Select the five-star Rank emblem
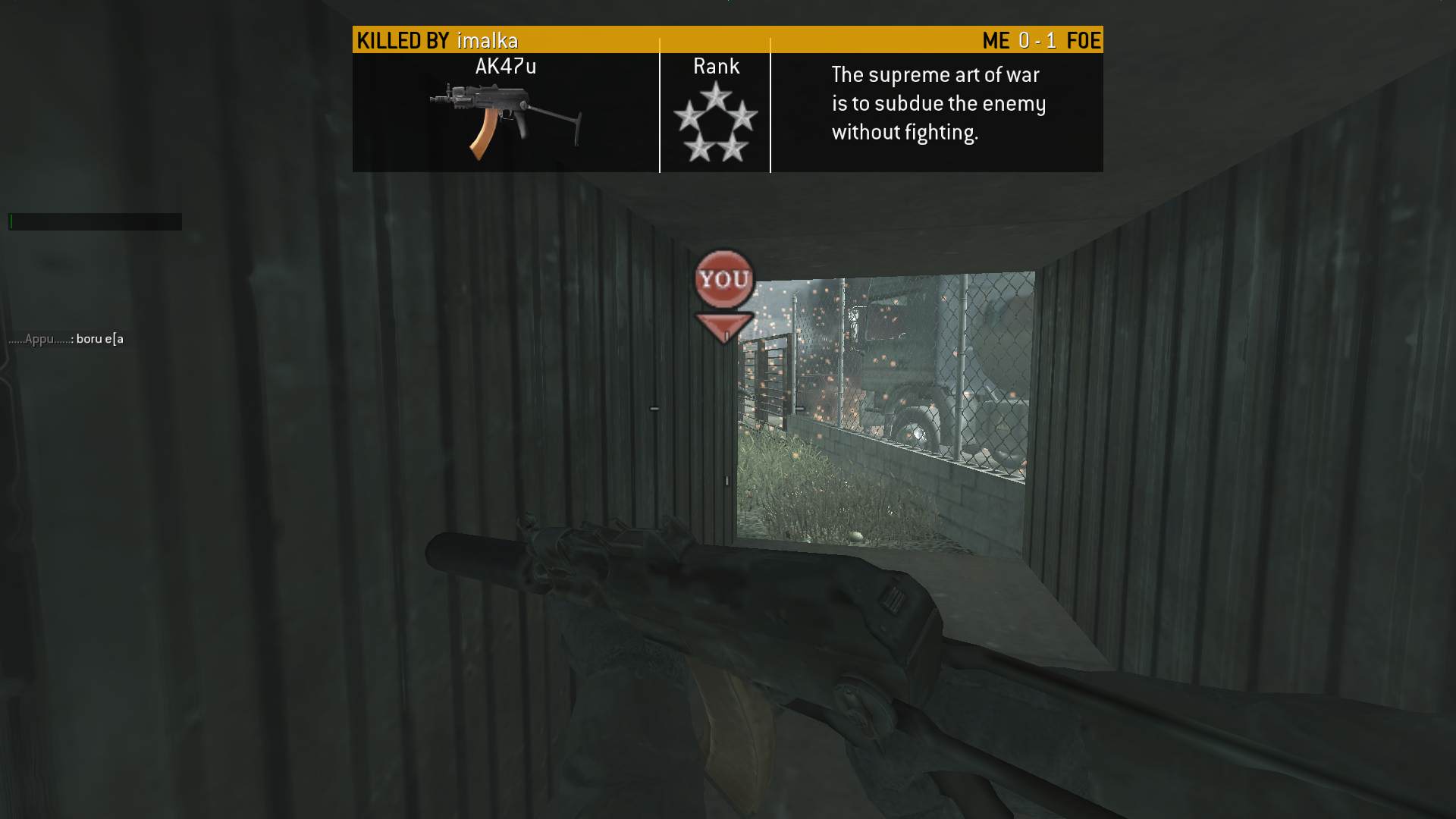 click(x=715, y=122)
